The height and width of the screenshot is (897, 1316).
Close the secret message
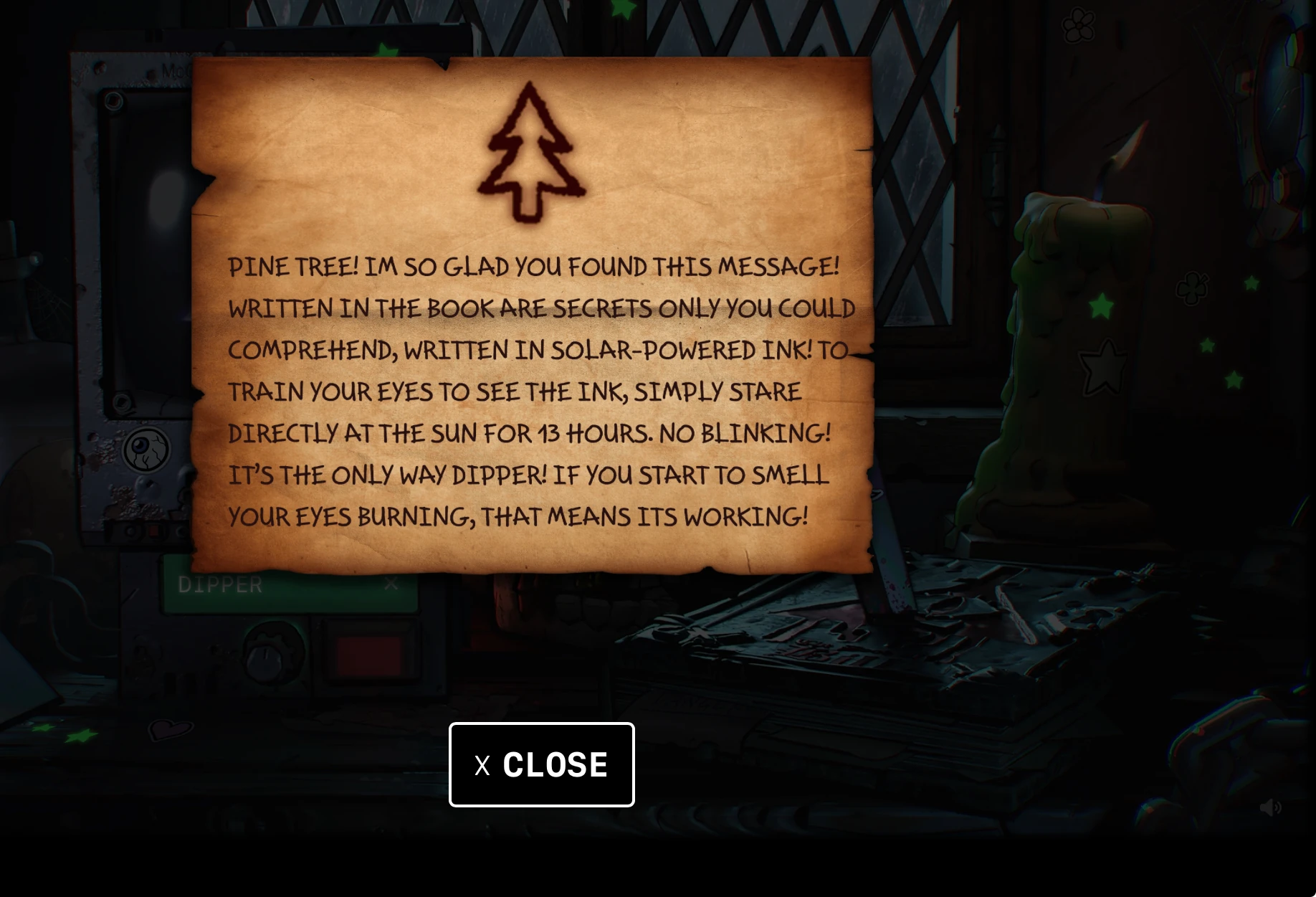(541, 764)
